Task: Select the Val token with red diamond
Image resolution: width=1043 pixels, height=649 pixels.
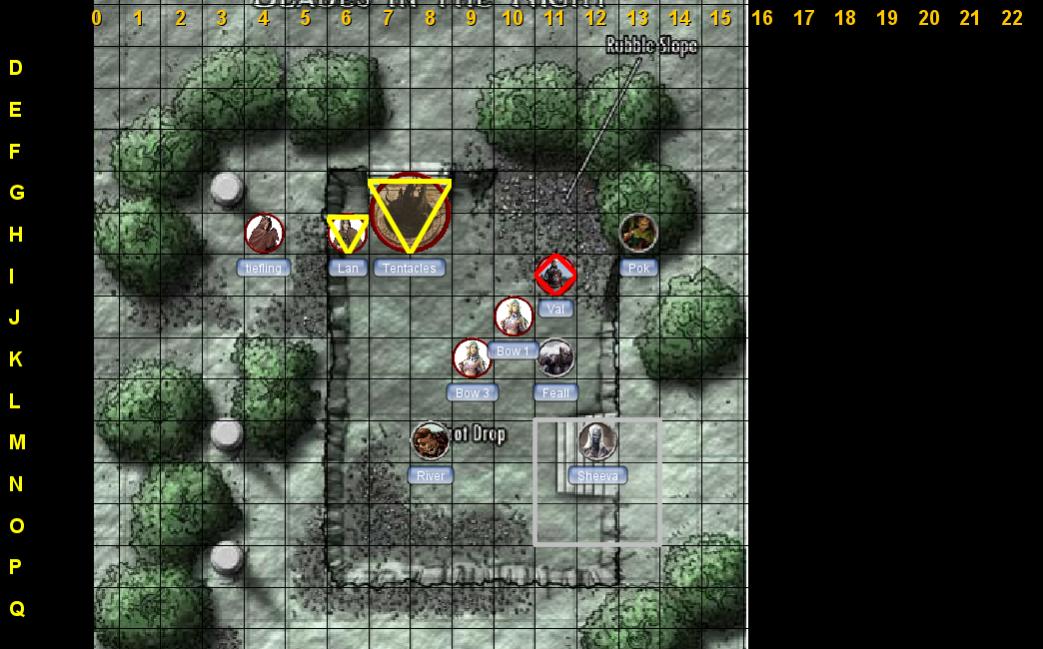Action: click(x=555, y=275)
